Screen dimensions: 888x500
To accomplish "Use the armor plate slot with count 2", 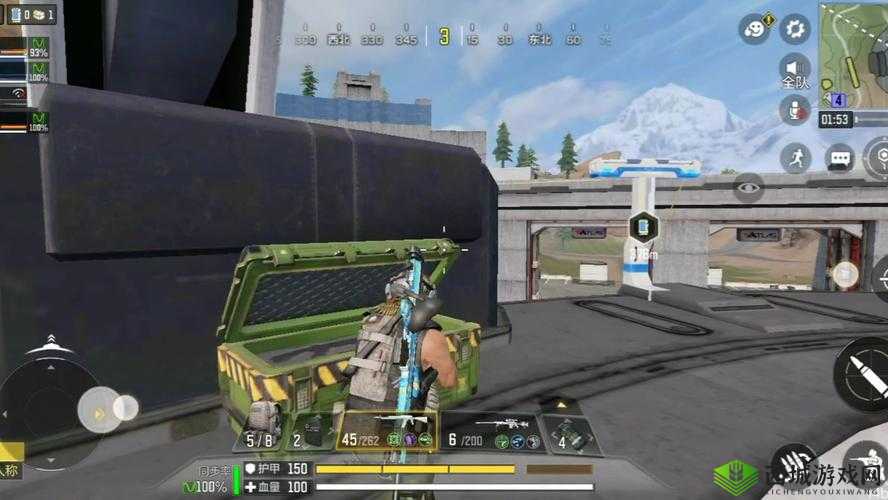I will [308, 432].
